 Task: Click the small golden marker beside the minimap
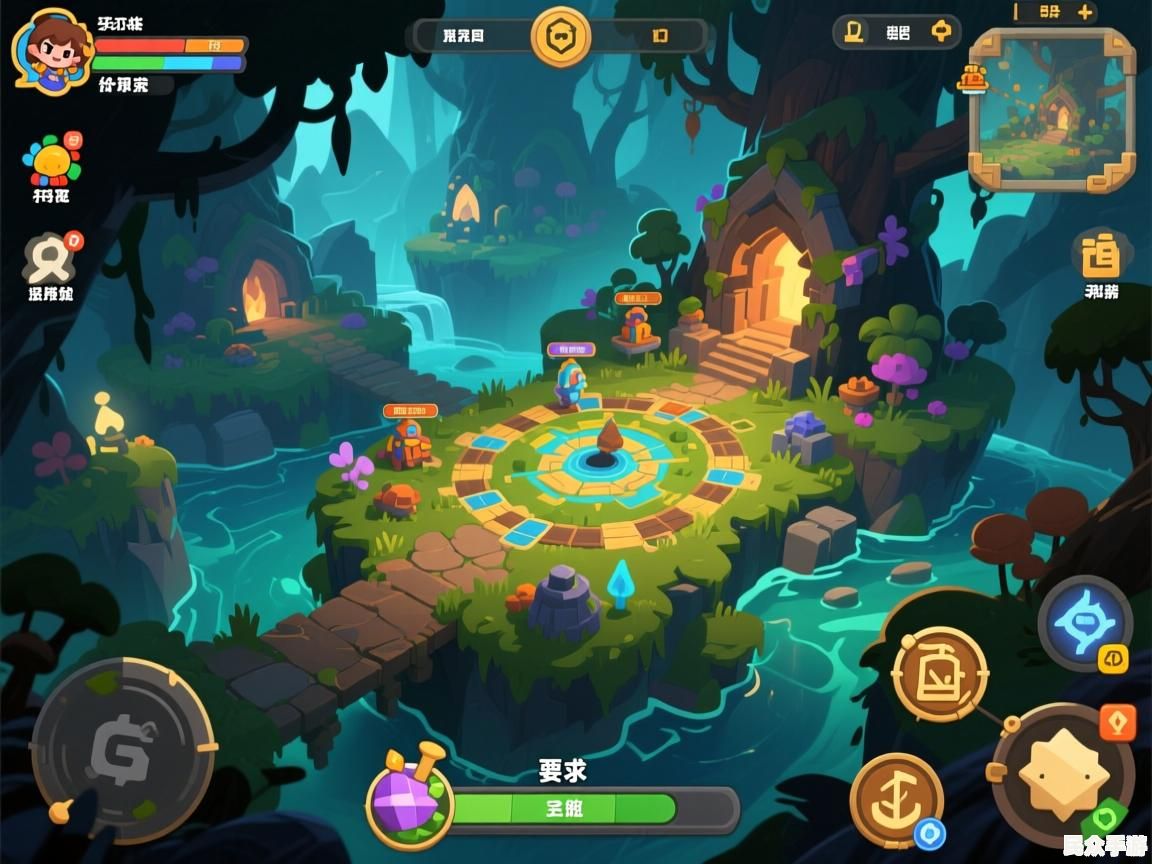click(972, 78)
